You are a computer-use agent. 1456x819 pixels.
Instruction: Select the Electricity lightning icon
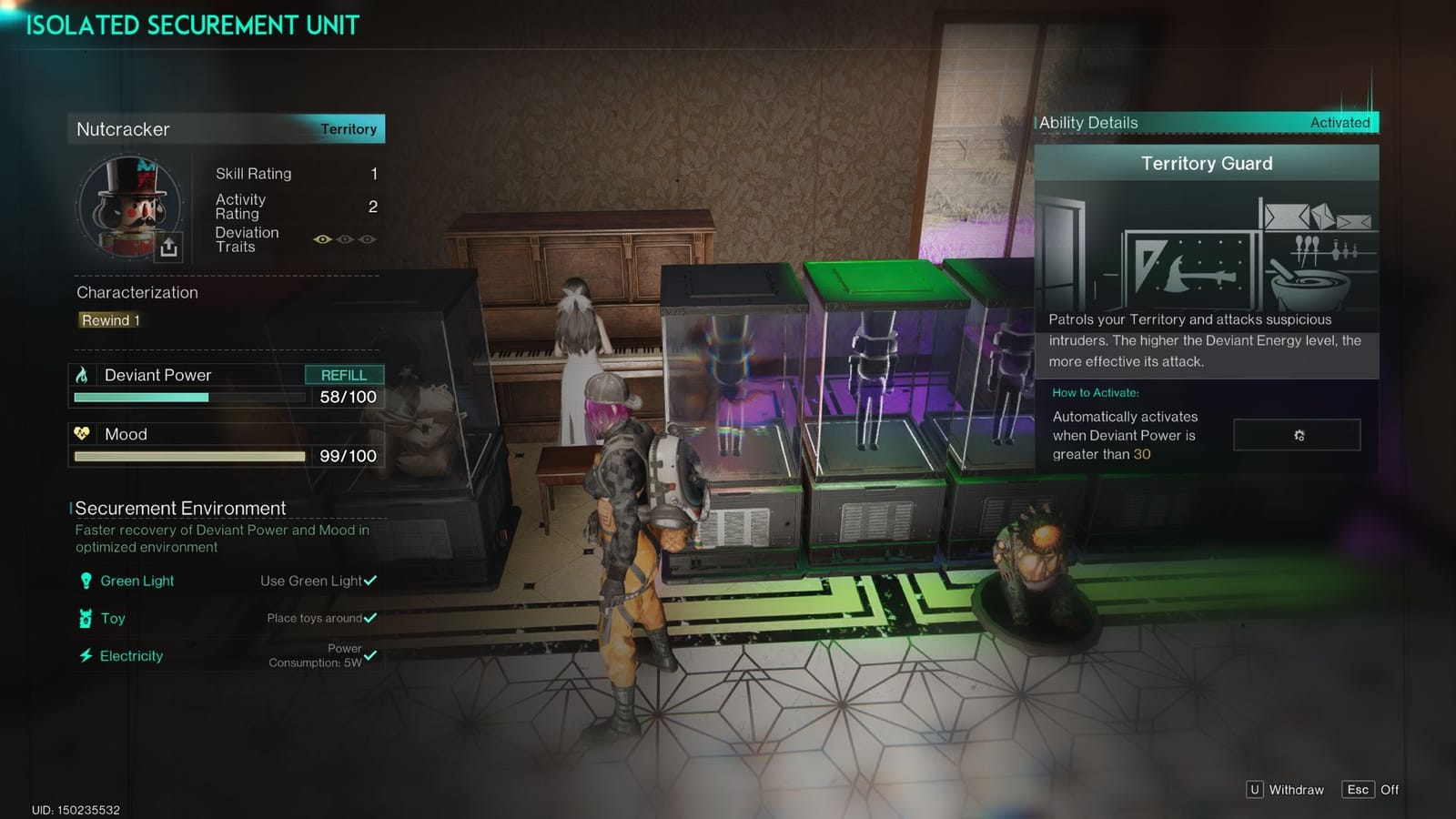click(x=85, y=655)
